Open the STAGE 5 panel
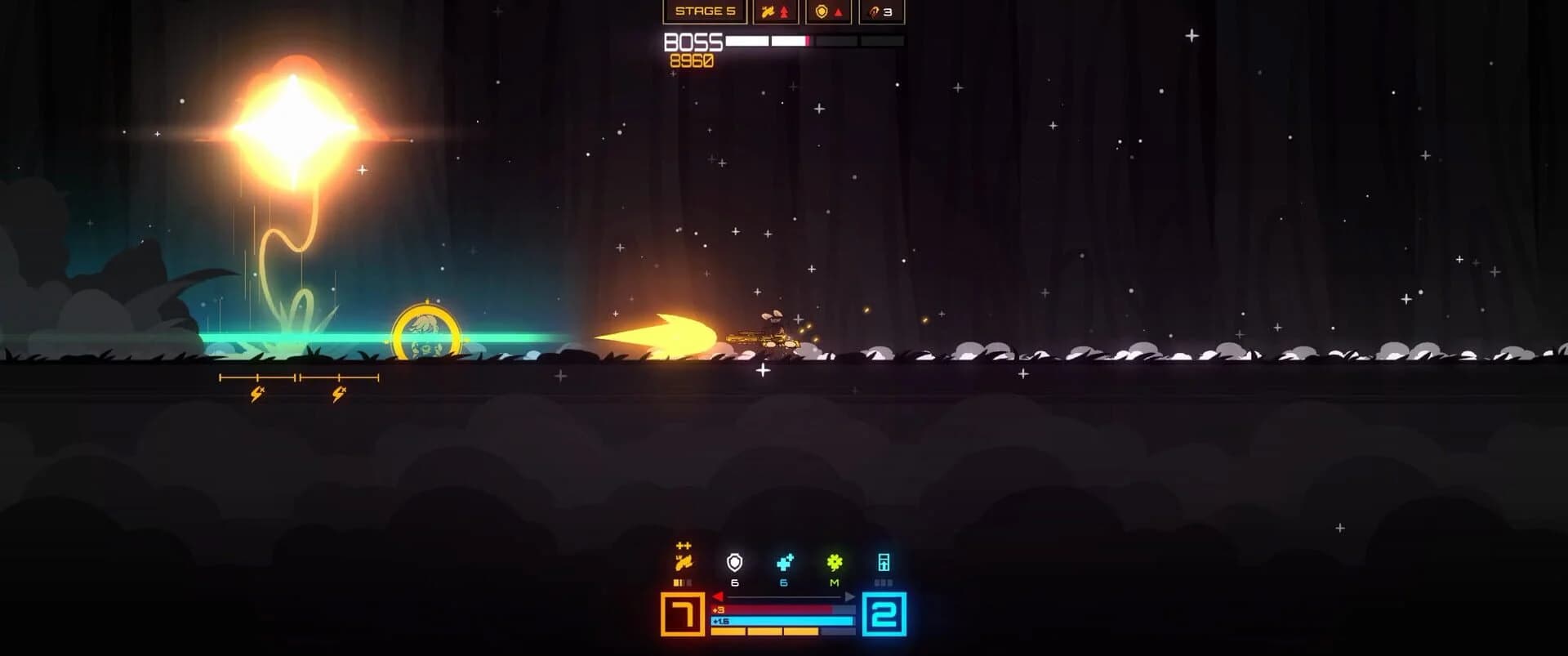This screenshot has height=656, width=1568. click(x=706, y=11)
